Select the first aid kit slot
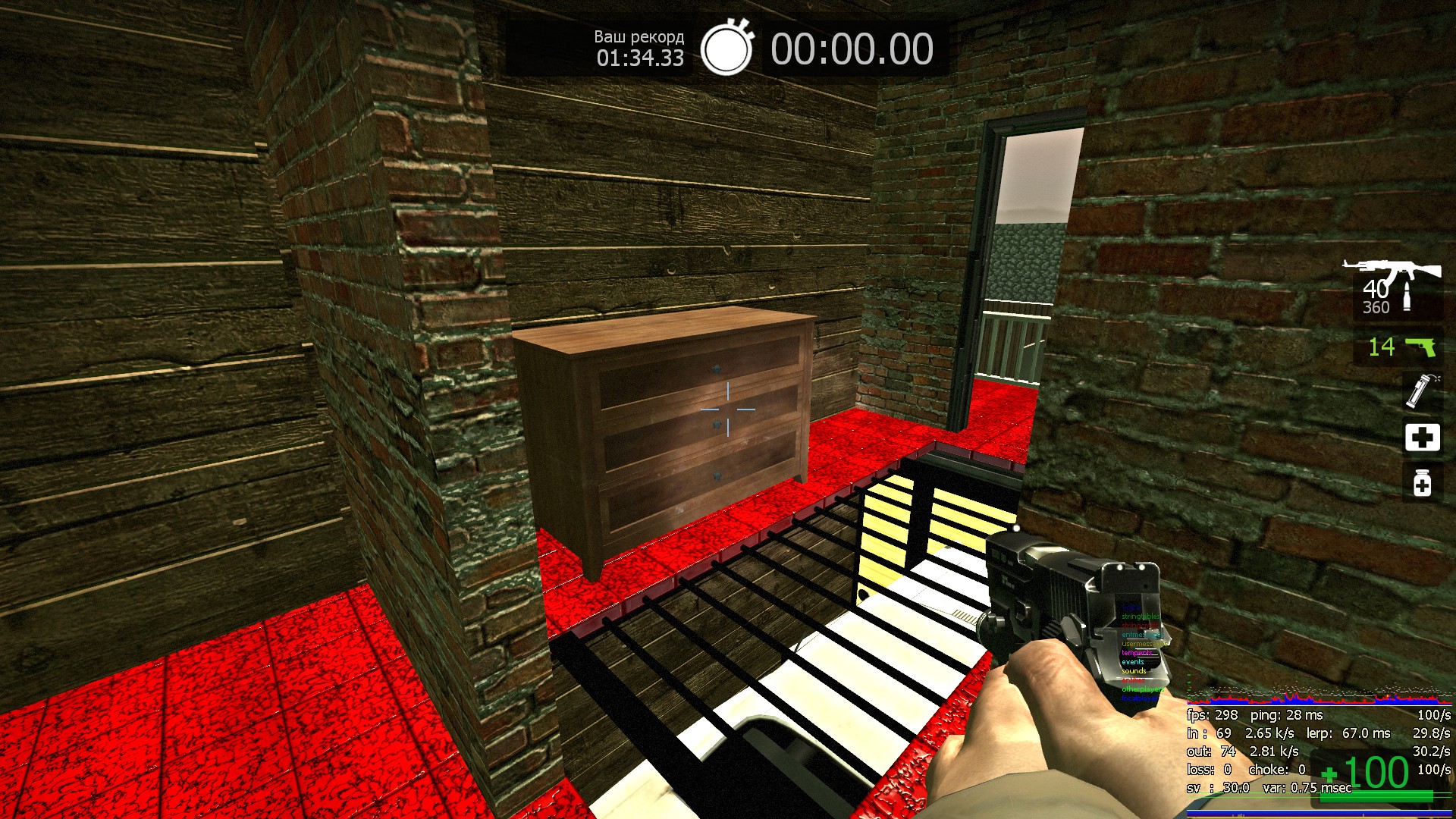 (1422, 438)
